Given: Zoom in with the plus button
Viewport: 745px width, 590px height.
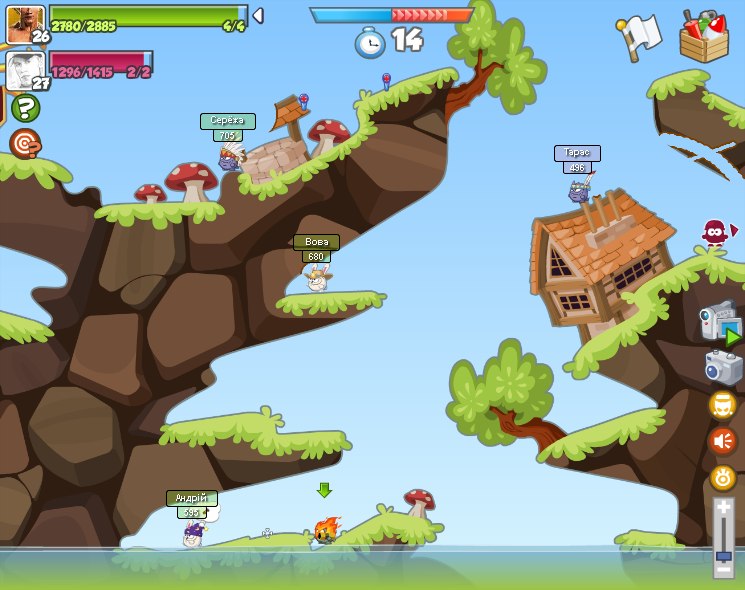Looking at the screenshot, I should pyautogui.click(x=723, y=508).
